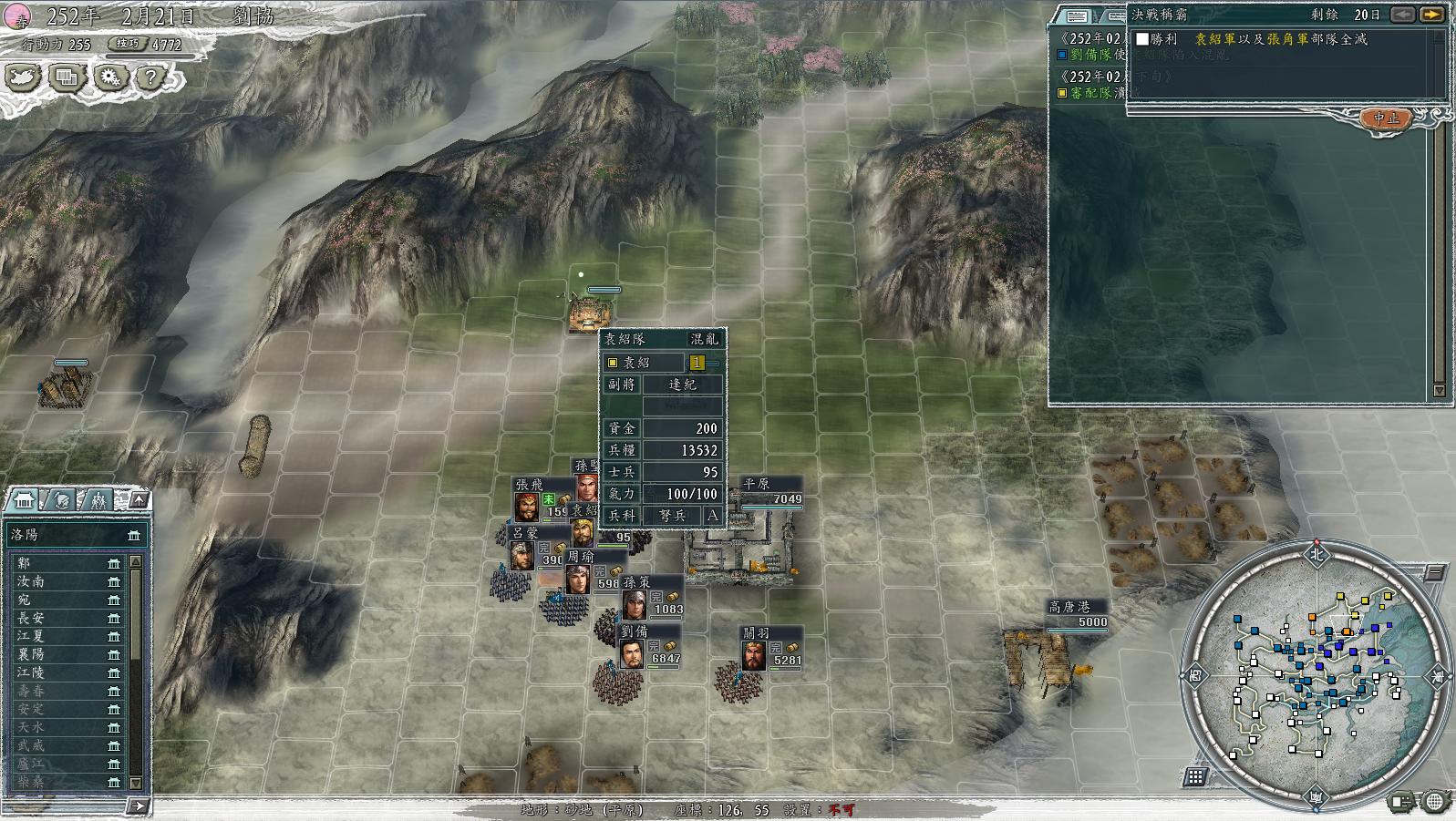Open the map overview button
The height and width of the screenshot is (821, 1456).
coord(23,77)
